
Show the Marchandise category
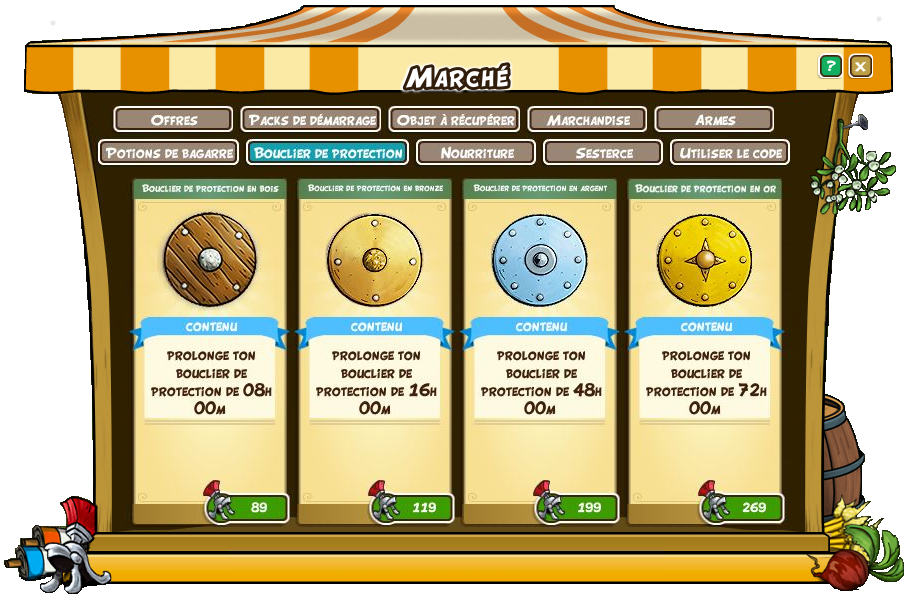click(588, 120)
